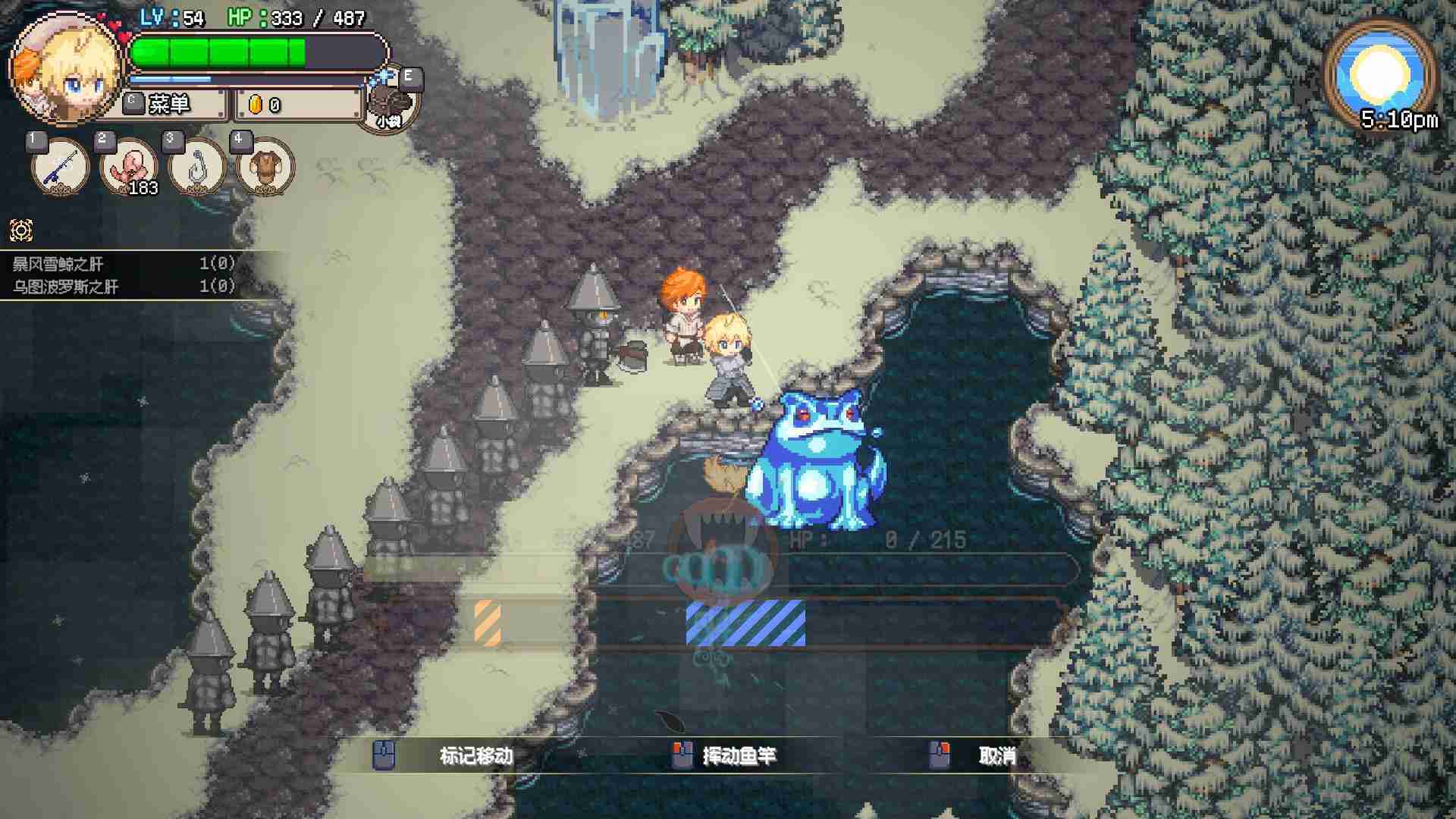
Task: Click the green HP bar at top left
Action: pyautogui.click(x=220, y=52)
